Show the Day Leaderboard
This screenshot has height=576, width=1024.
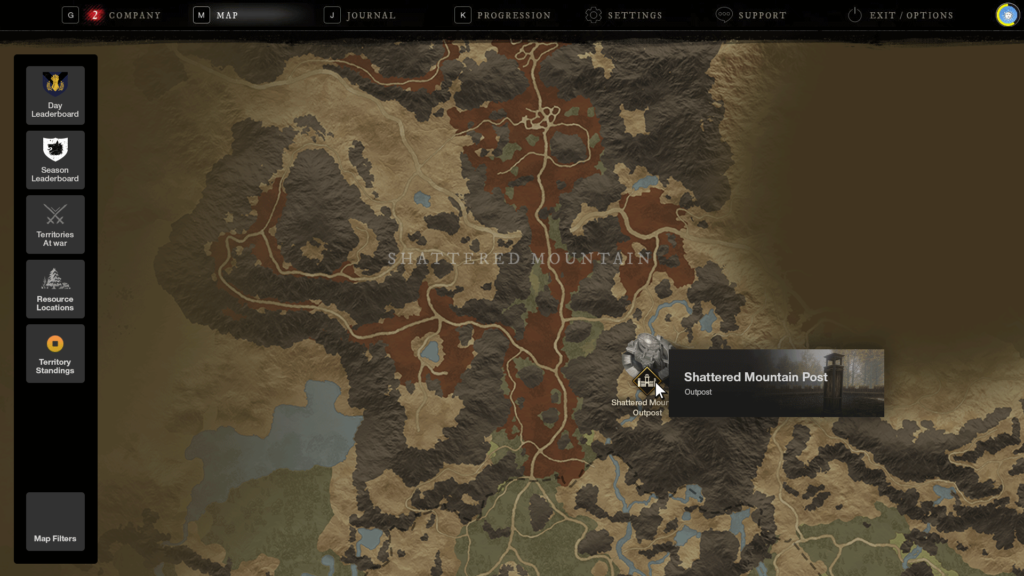pyautogui.click(x=55, y=95)
